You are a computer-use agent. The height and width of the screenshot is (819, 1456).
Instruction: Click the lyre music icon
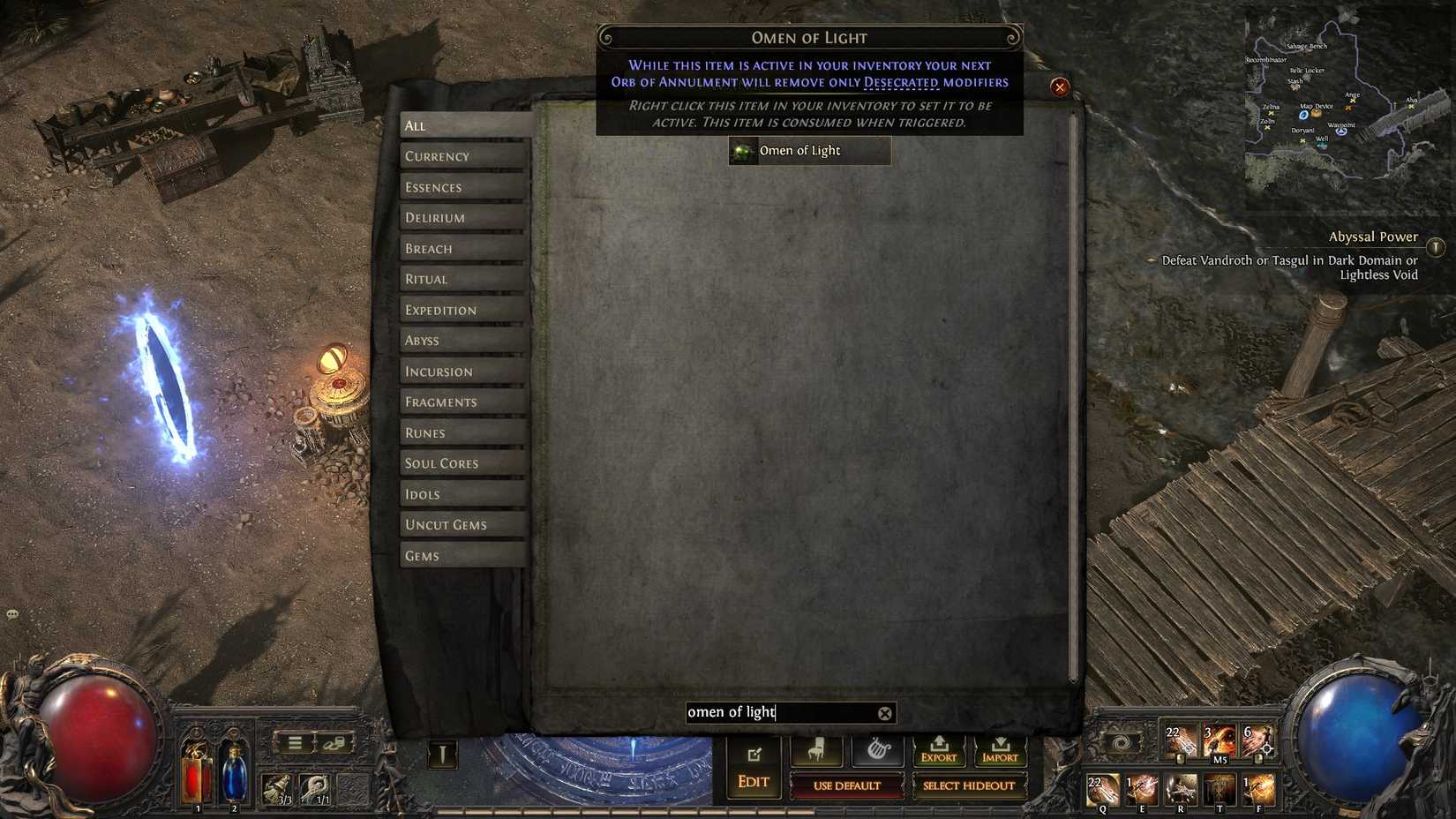point(877,750)
